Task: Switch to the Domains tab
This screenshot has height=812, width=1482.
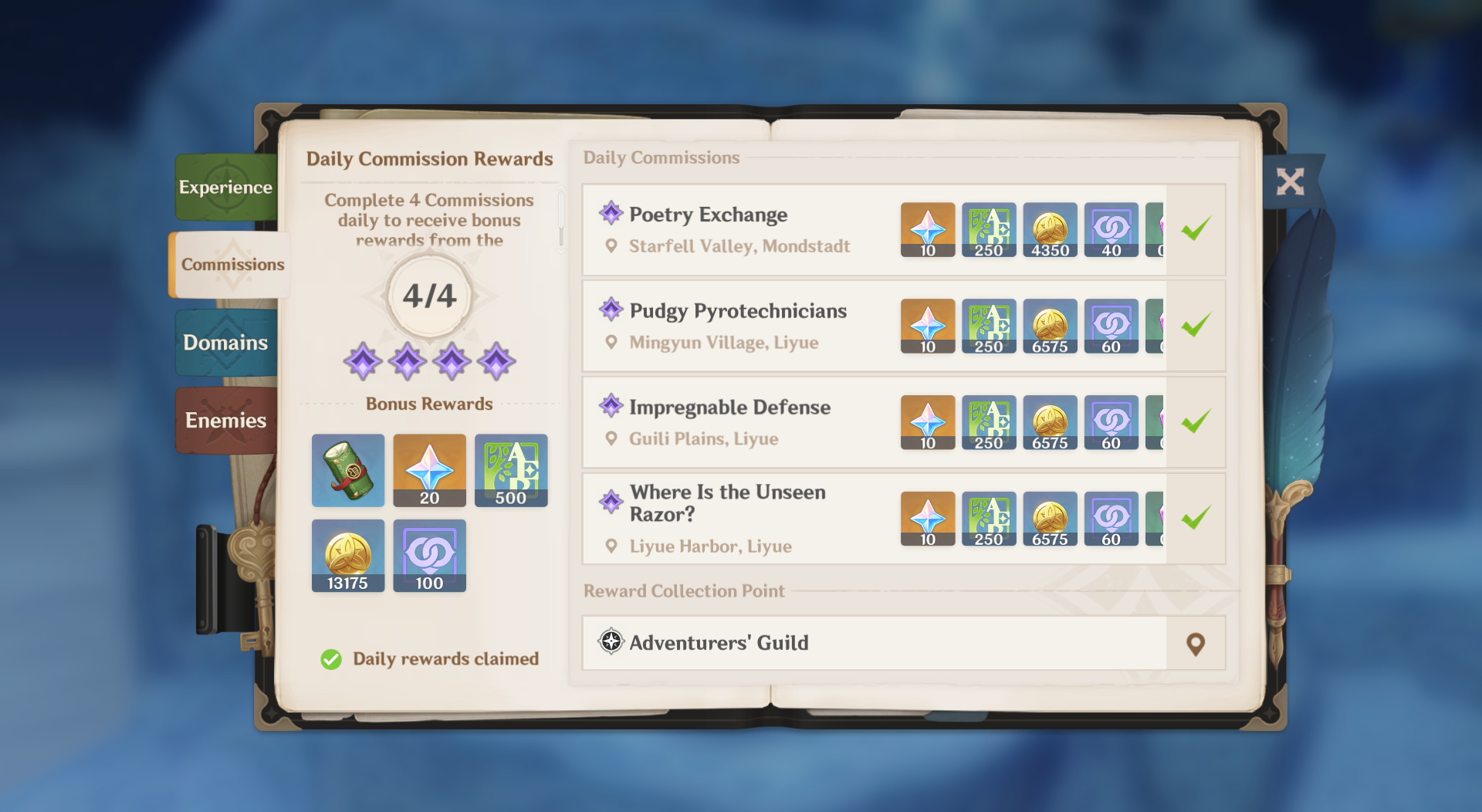Action: pos(225,342)
